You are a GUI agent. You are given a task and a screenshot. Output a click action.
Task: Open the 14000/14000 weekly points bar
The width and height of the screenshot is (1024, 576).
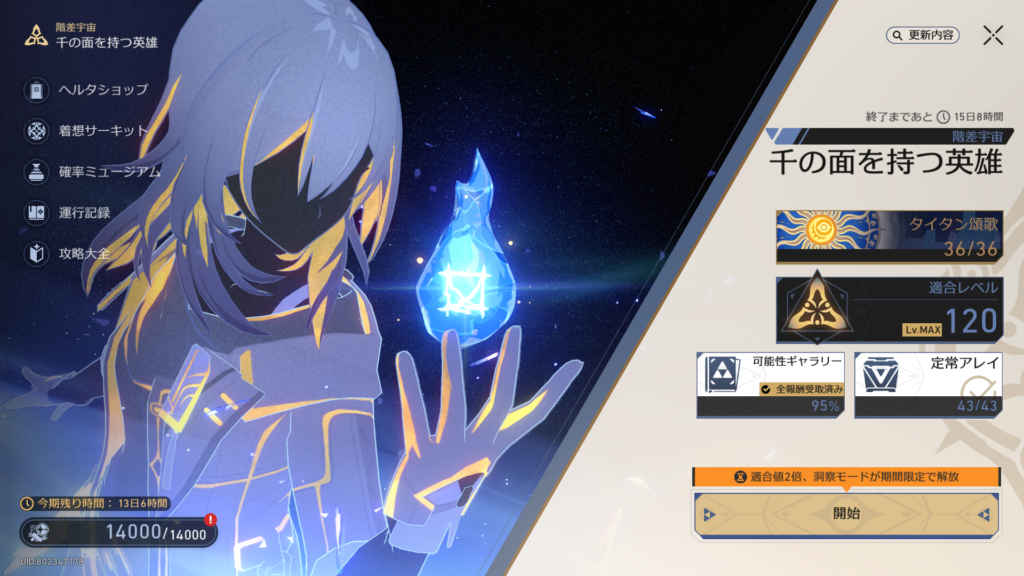pyautogui.click(x=118, y=533)
